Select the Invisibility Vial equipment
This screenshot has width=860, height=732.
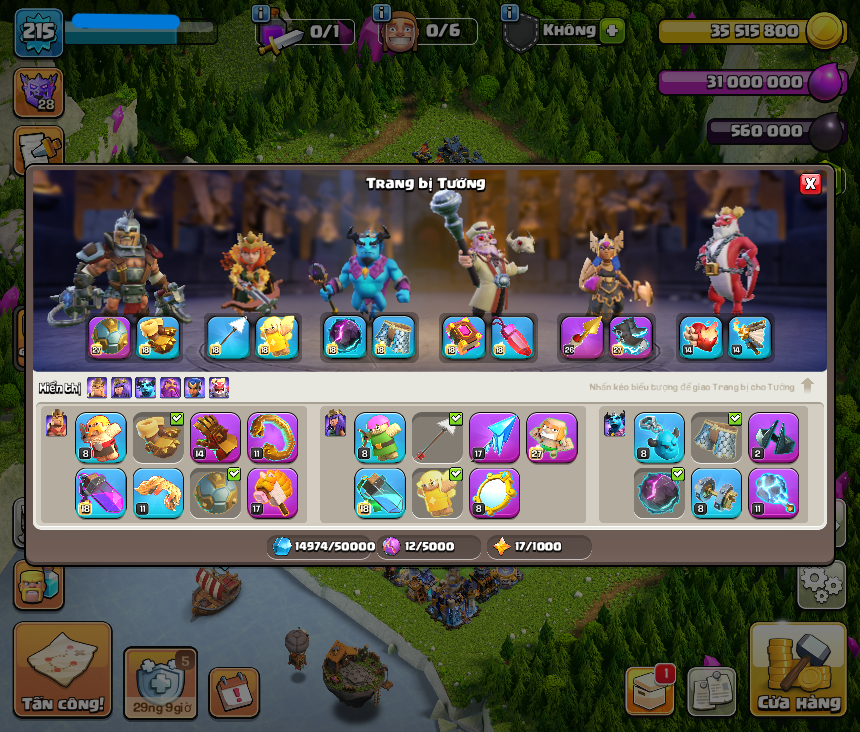tap(380, 493)
